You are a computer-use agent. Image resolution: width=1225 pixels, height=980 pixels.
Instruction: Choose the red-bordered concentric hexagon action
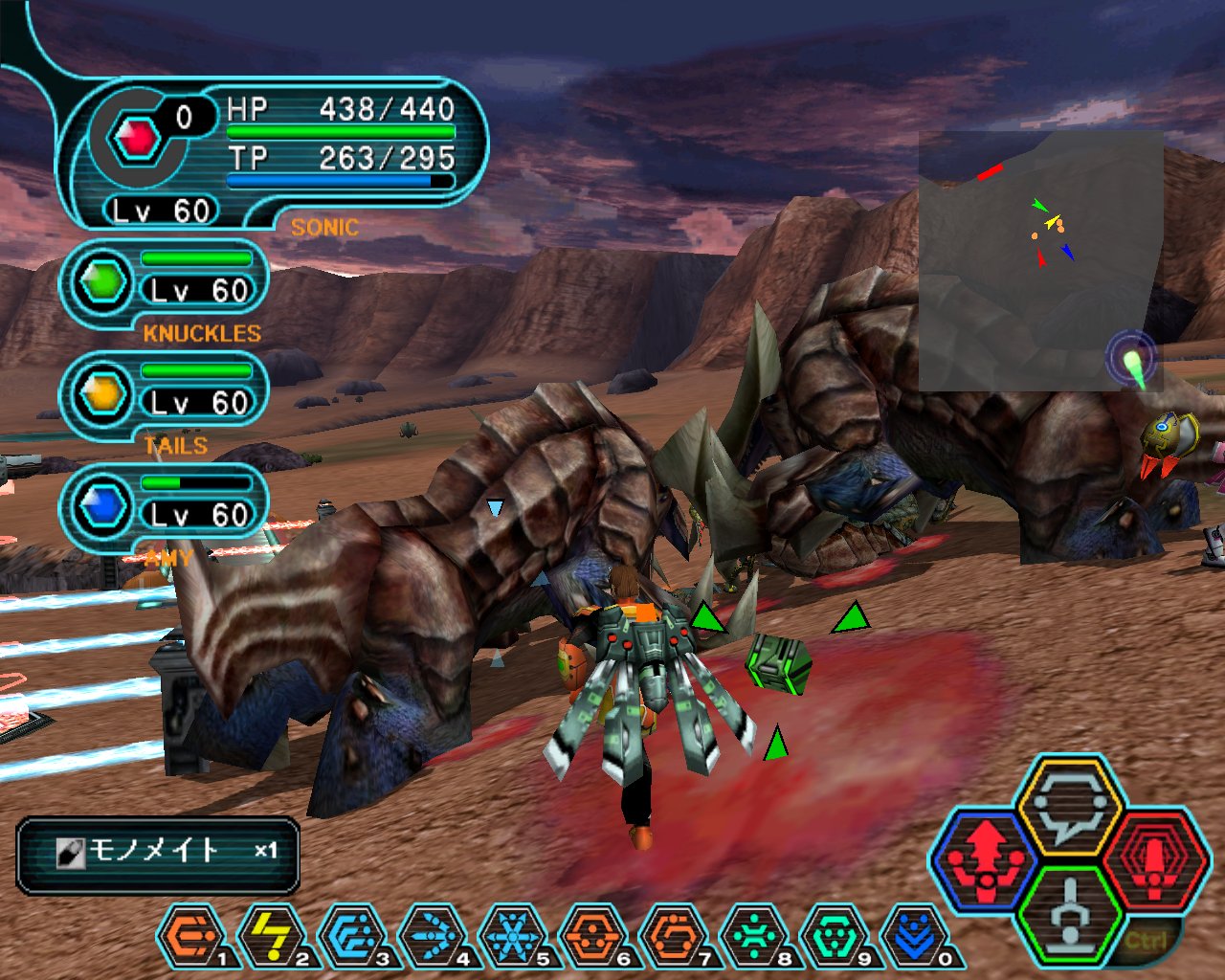click(x=1153, y=858)
